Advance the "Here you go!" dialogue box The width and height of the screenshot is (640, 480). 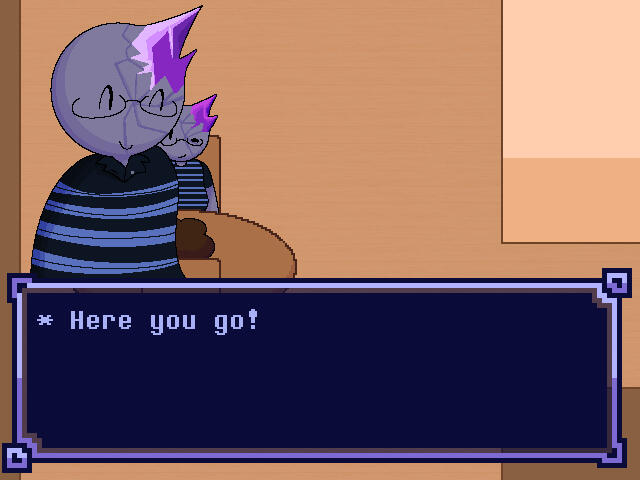click(x=318, y=370)
